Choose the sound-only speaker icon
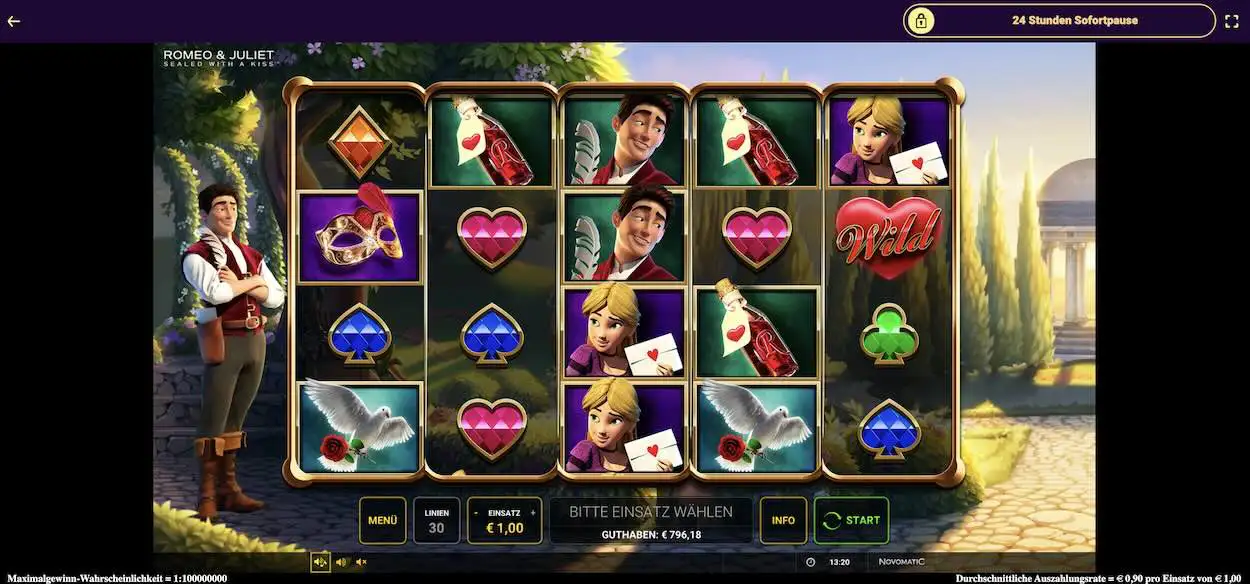 (x=341, y=562)
